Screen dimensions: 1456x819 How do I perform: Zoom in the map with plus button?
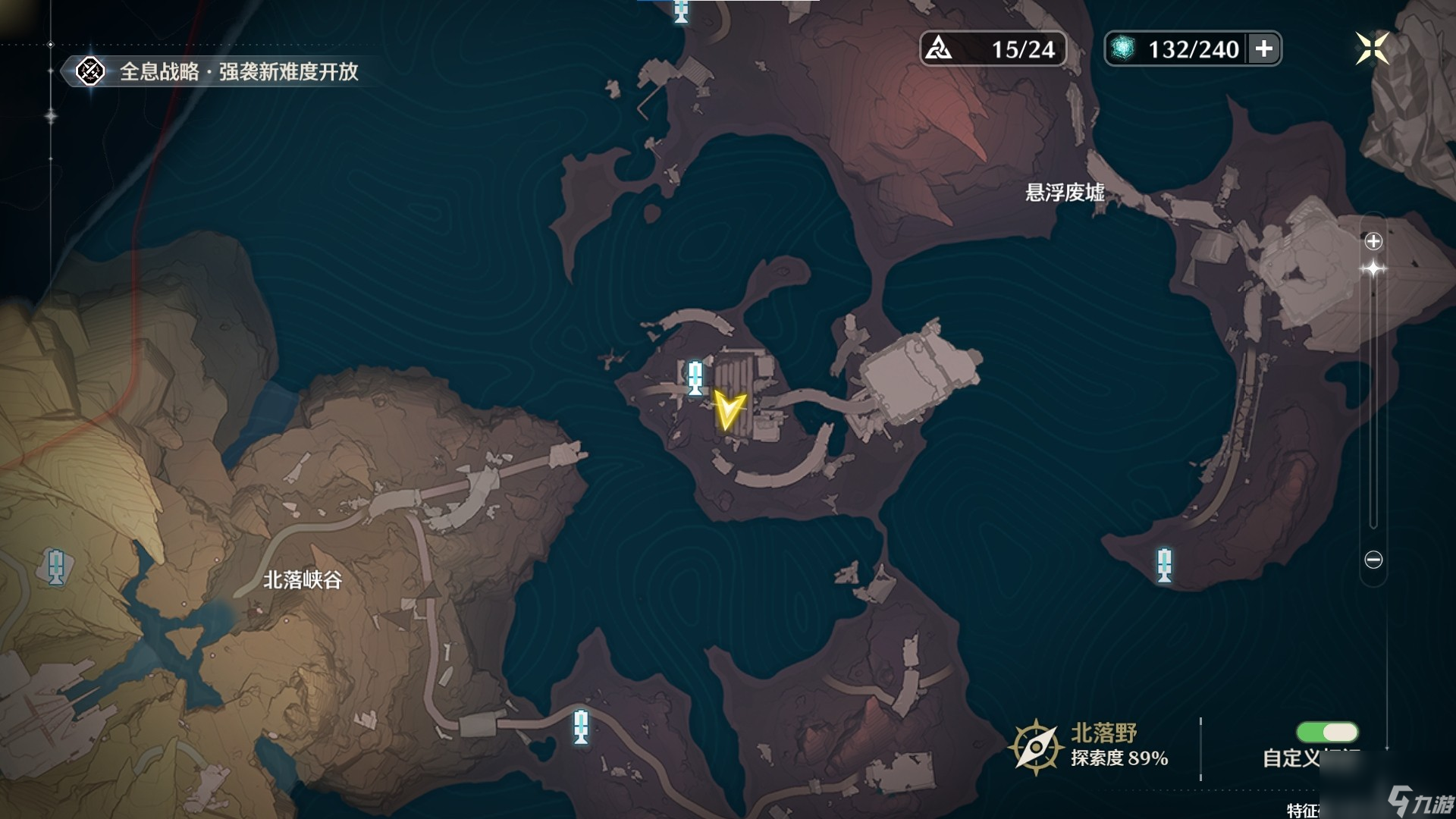[x=1373, y=241]
